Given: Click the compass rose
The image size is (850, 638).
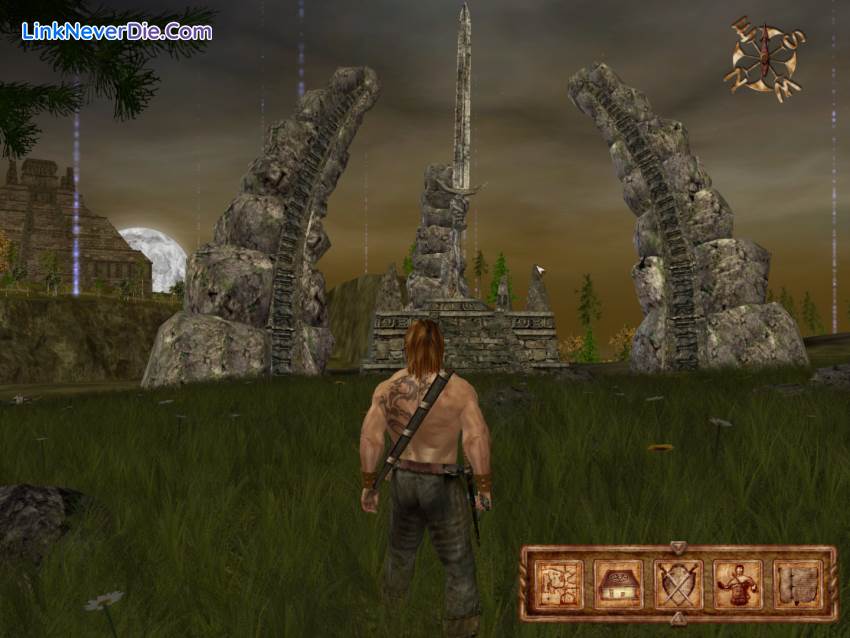Looking at the screenshot, I should (x=766, y=59).
